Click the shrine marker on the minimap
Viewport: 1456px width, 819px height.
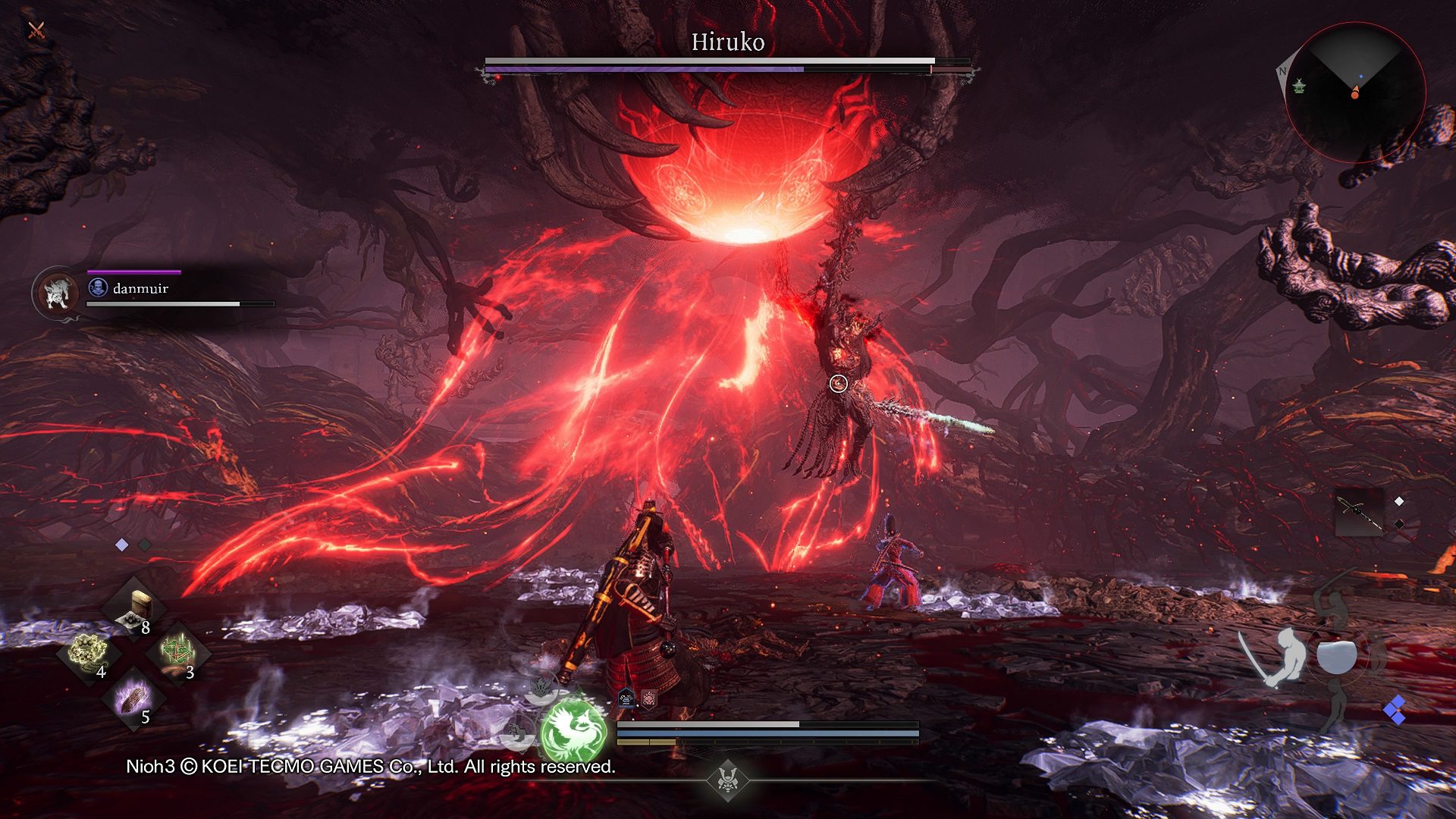pyautogui.click(x=1299, y=87)
